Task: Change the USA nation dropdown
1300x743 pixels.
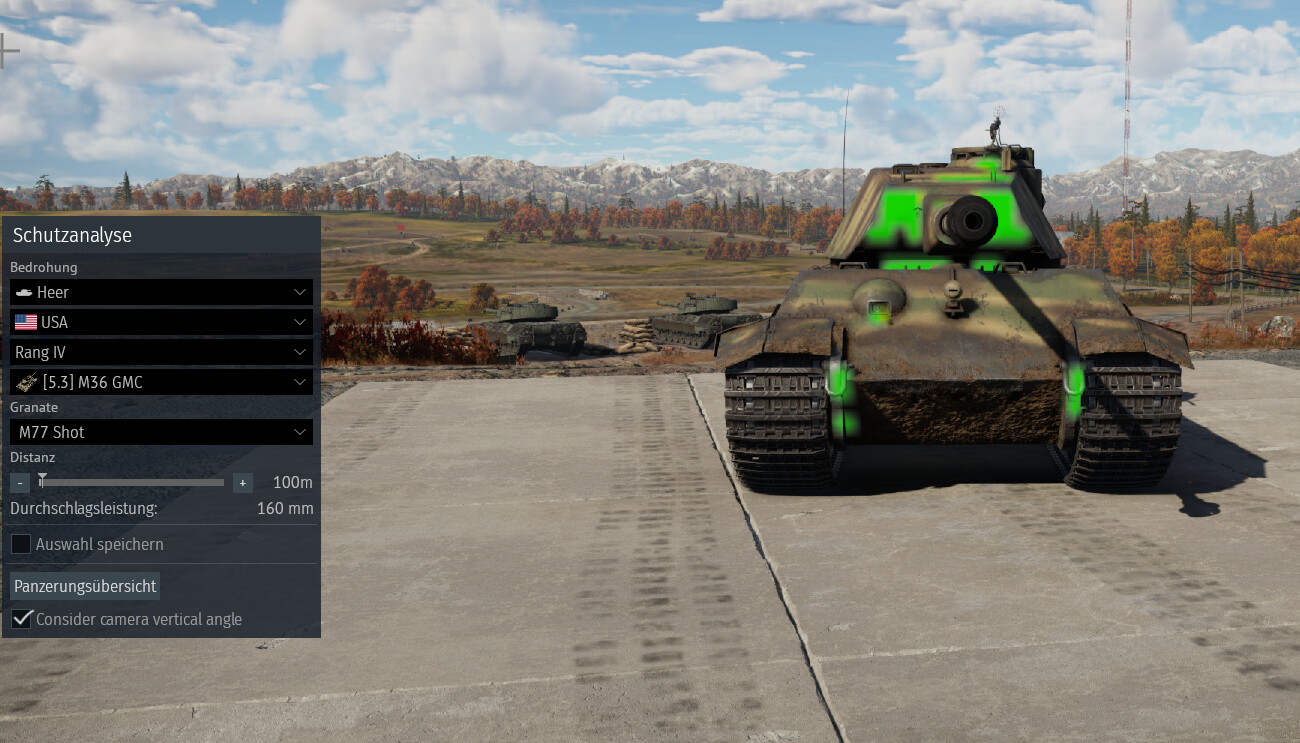Action: pyautogui.click(x=161, y=322)
